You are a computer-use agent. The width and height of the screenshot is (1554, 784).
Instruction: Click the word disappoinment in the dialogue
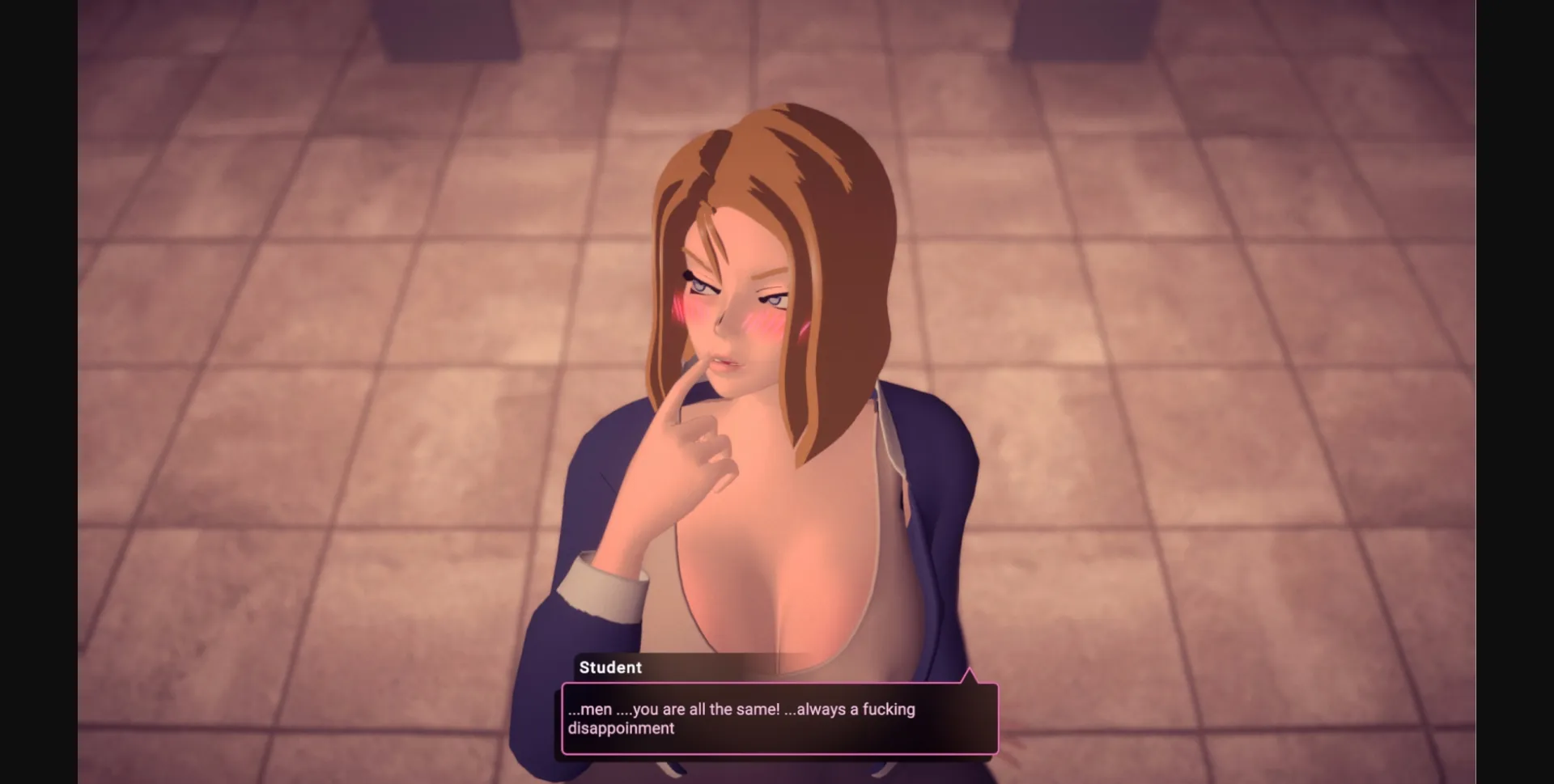[x=621, y=729]
